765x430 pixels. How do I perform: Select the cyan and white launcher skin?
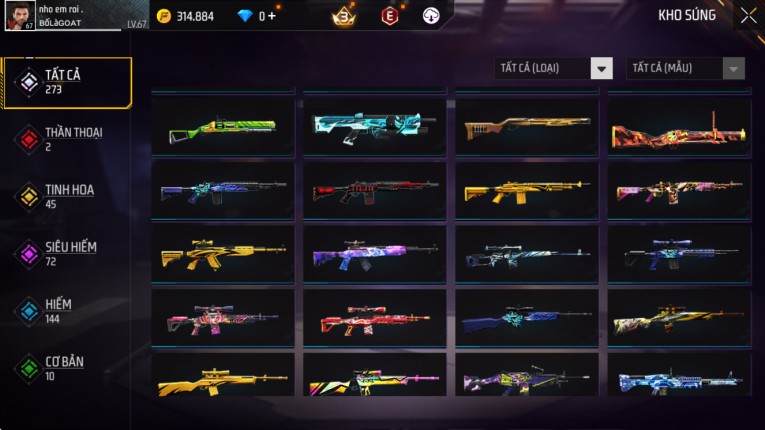pos(375,125)
